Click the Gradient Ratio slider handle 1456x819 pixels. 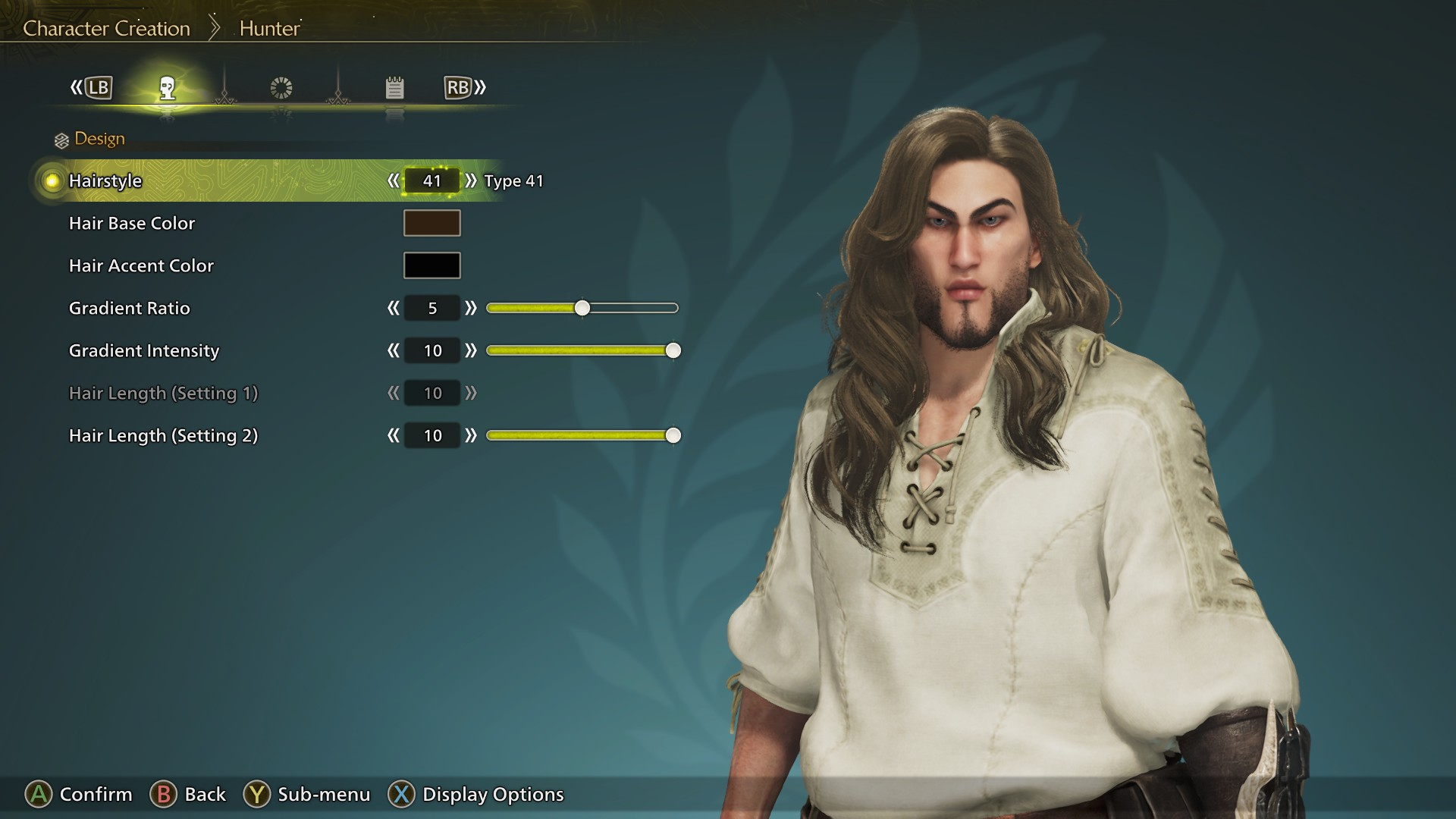pyautogui.click(x=582, y=308)
